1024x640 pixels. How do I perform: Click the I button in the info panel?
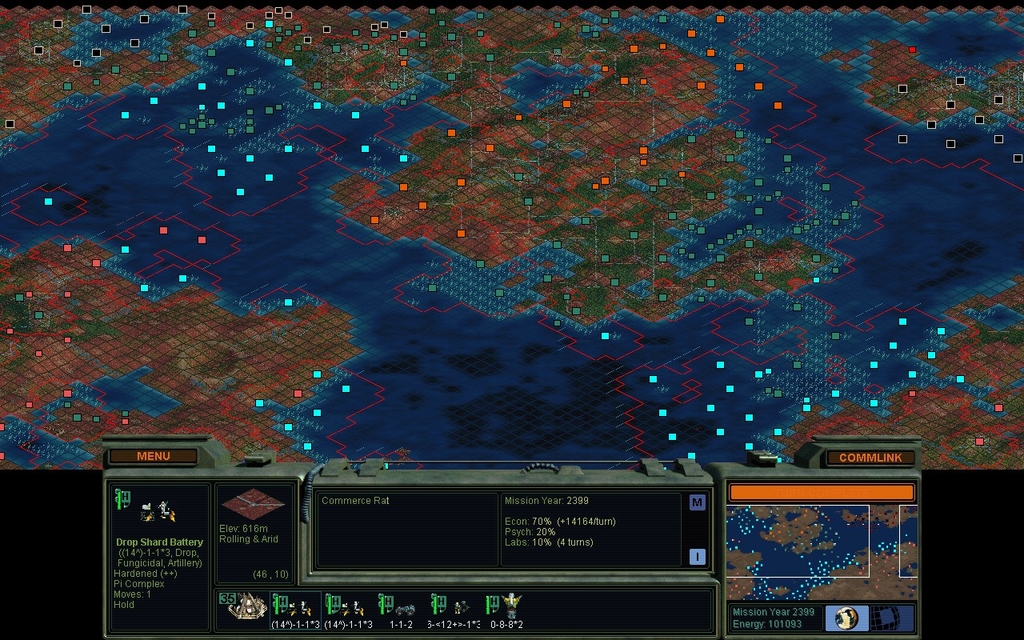(x=697, y=557)
